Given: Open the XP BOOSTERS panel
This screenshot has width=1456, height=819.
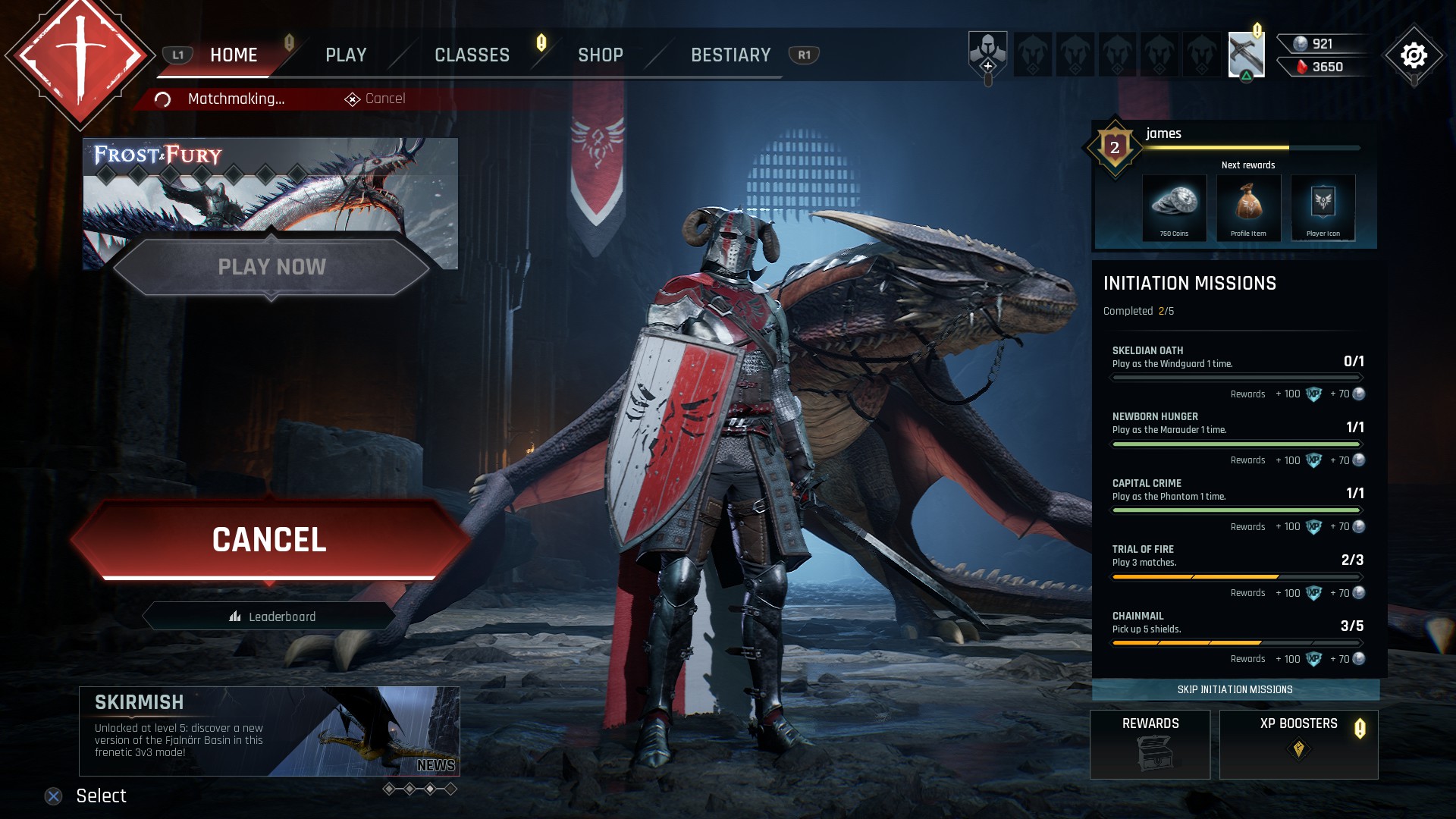Looking at the screenshot, I should (x=1298, y=744).
